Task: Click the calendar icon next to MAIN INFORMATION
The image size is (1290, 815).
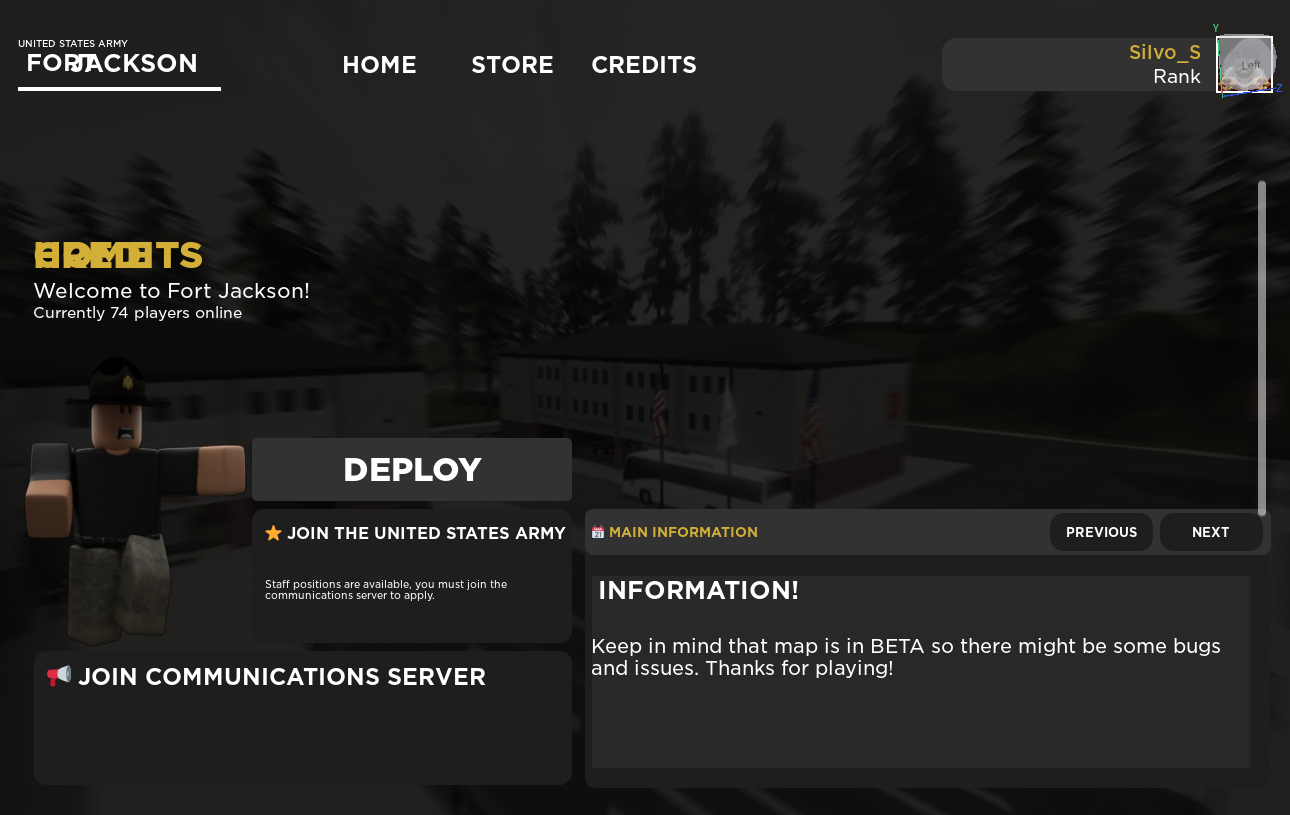Action: coord(597,531)
